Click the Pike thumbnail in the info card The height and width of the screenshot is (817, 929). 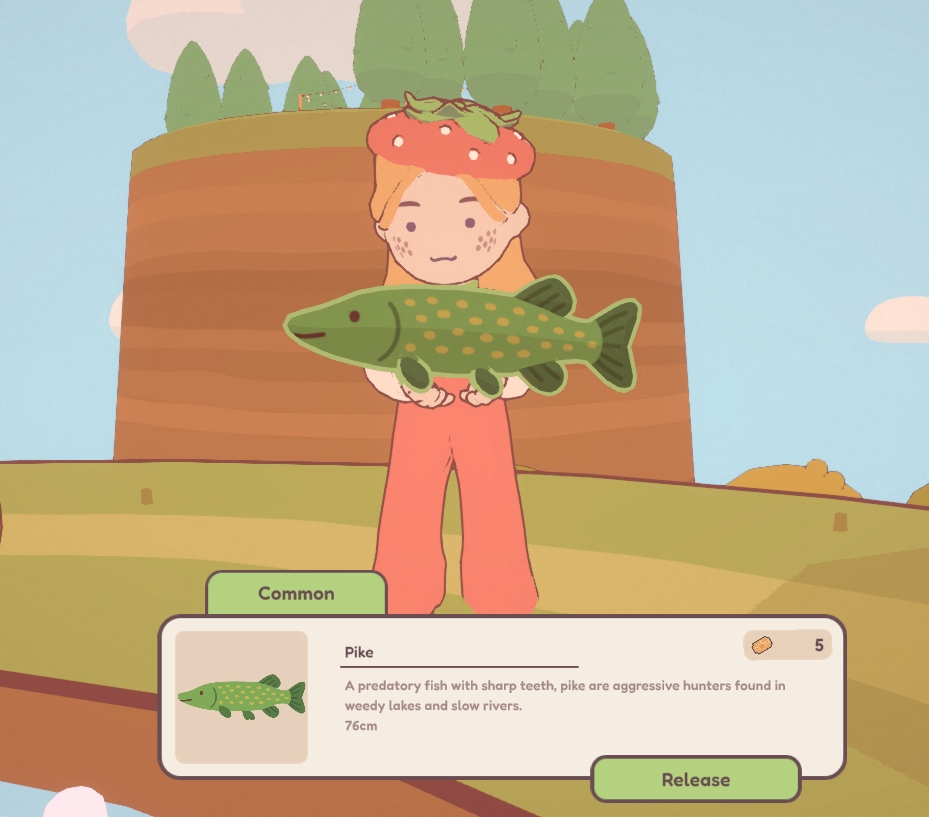(x=241, y=697)
